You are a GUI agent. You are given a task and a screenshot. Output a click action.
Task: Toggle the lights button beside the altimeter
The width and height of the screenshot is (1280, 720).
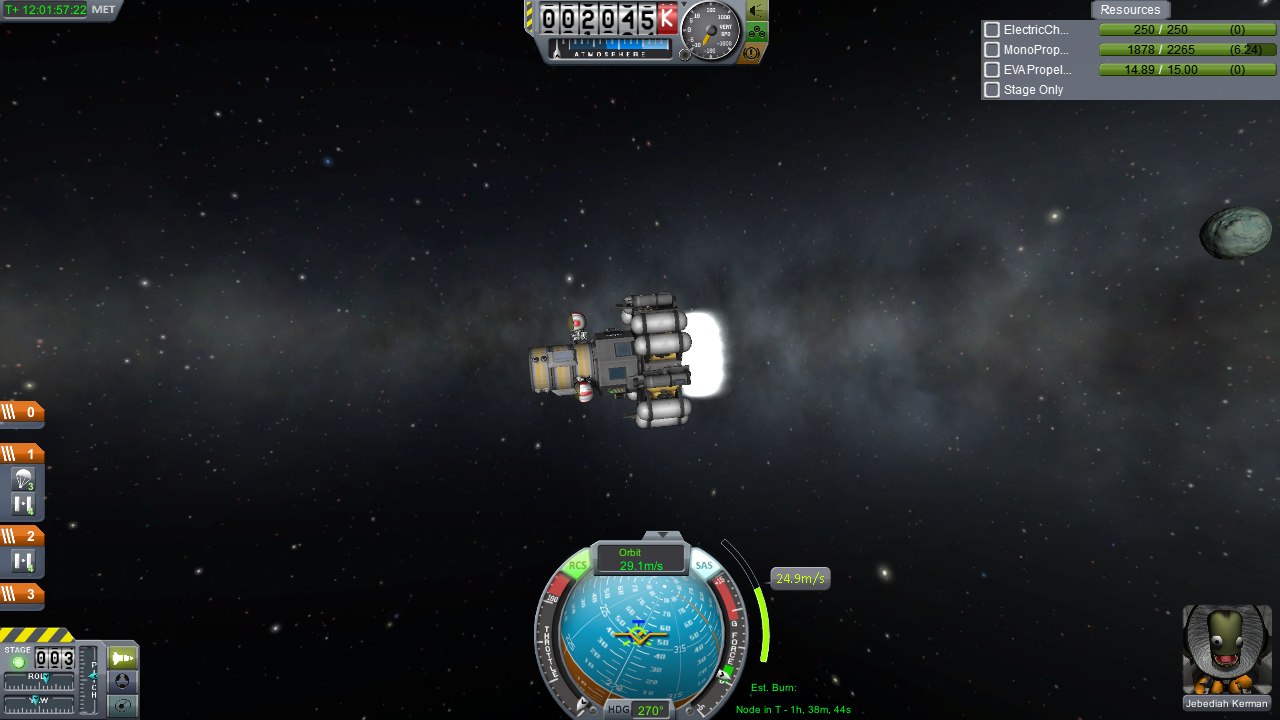[757, 11]
